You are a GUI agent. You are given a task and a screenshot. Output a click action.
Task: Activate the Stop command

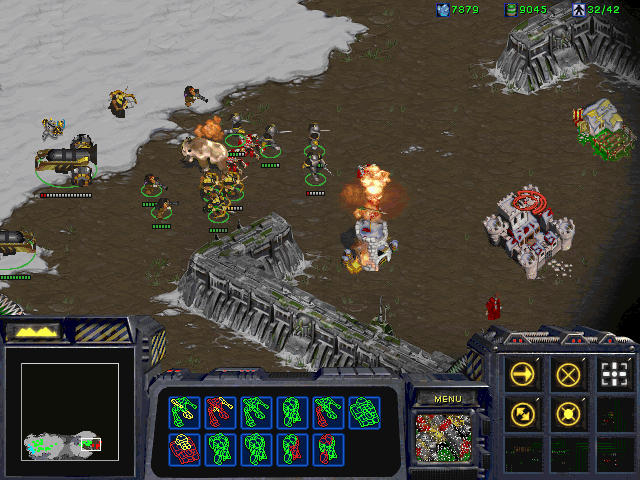[569, 374]
